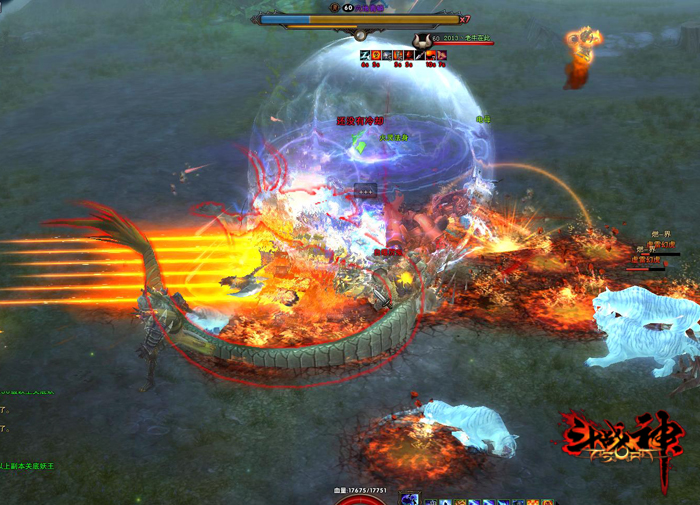Inspect the fire debuff showing 10s

click(x=431, y=56)
